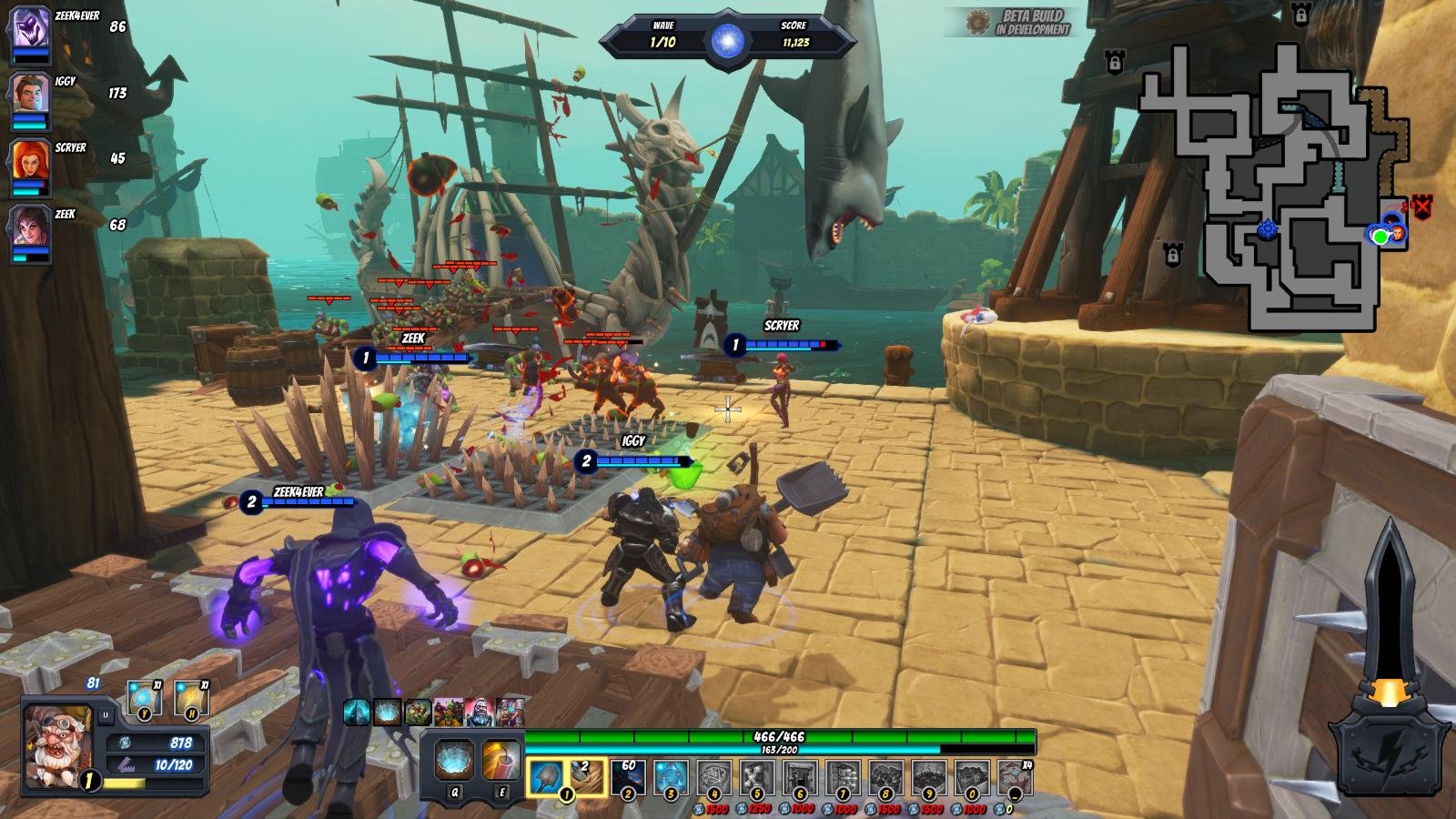Select teammate Zeek4ever's portrait
The image size is (1456, 819).
click(29, 28)
